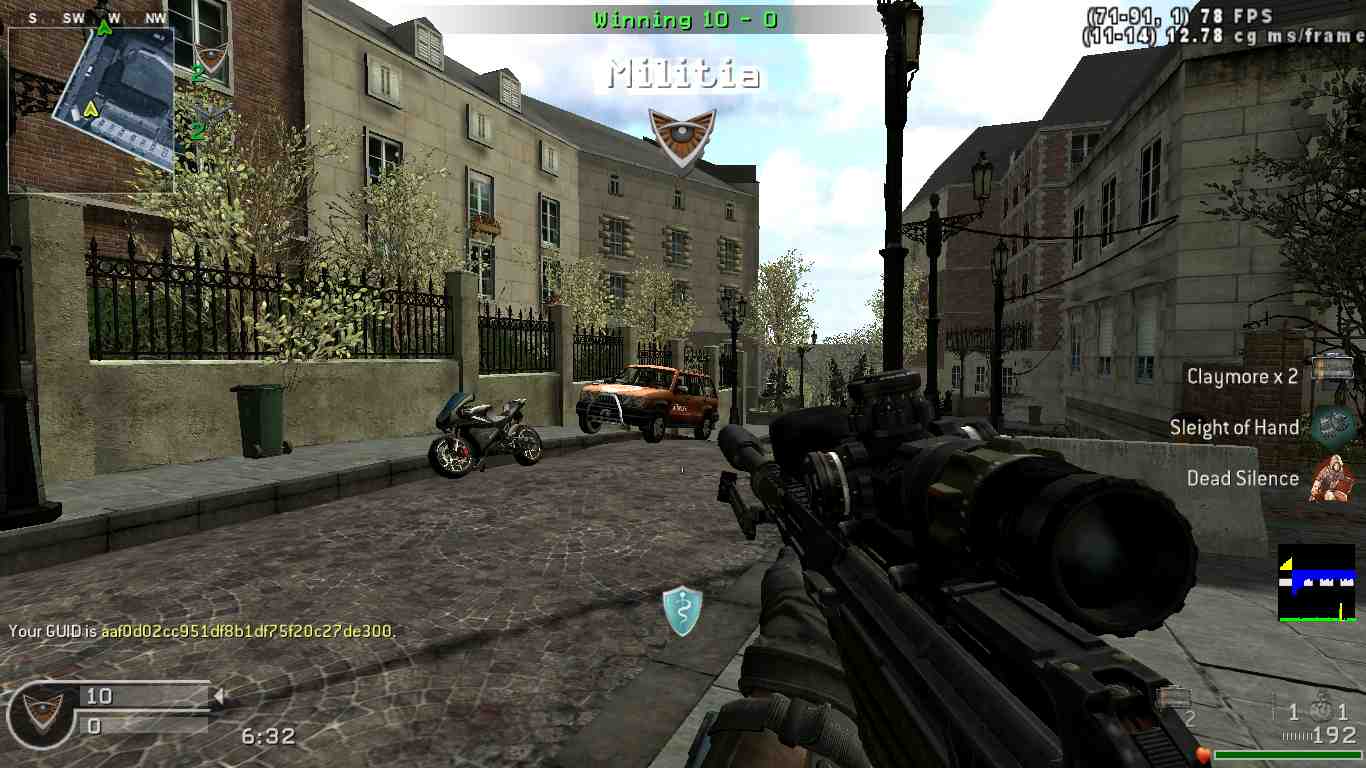1366x768 pixels.
Task: Click the Sleight of Hand perk icon
Action: pos(1332,425)
